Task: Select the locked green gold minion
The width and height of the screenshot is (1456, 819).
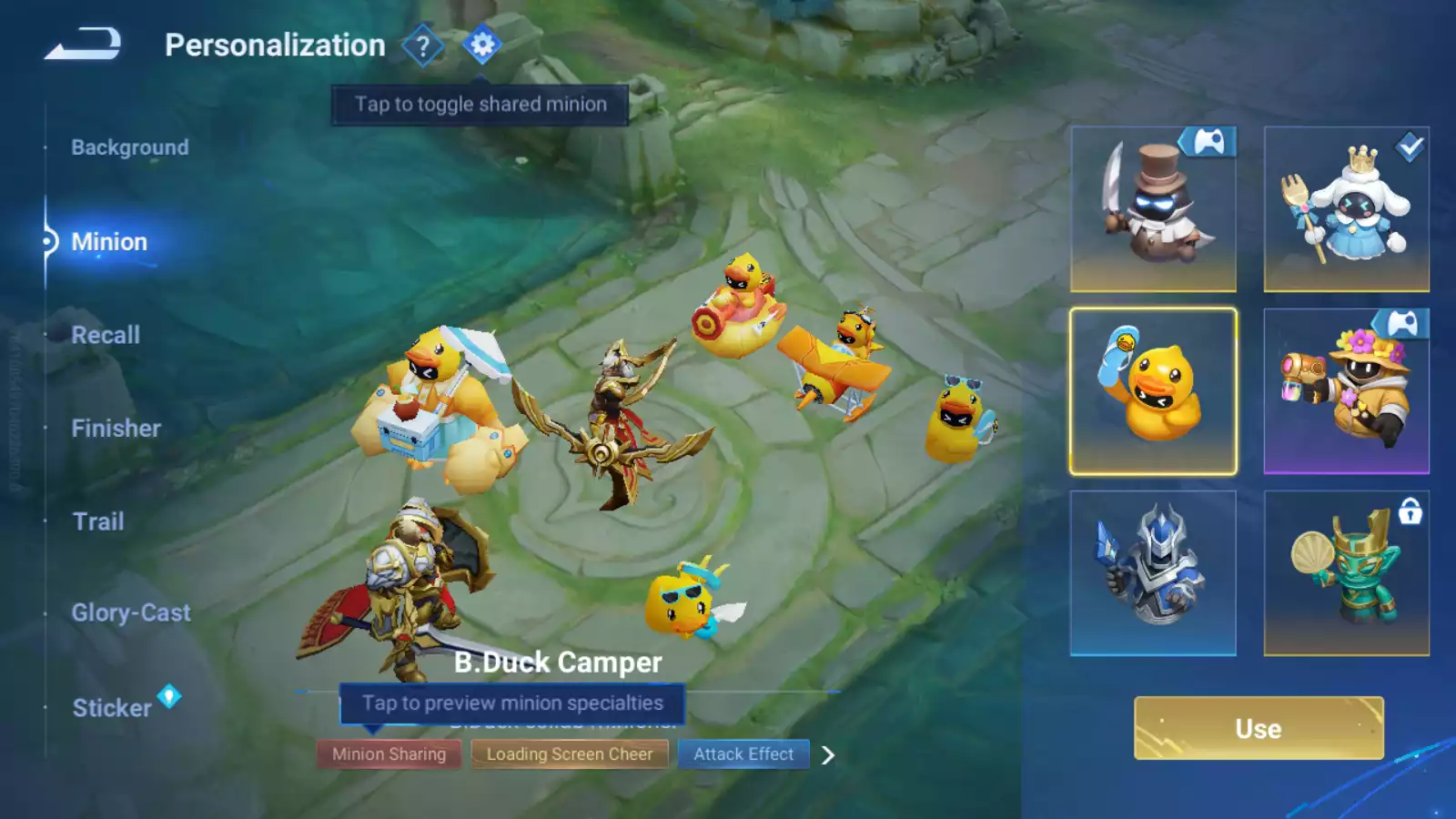Action: pos(1346,573)
